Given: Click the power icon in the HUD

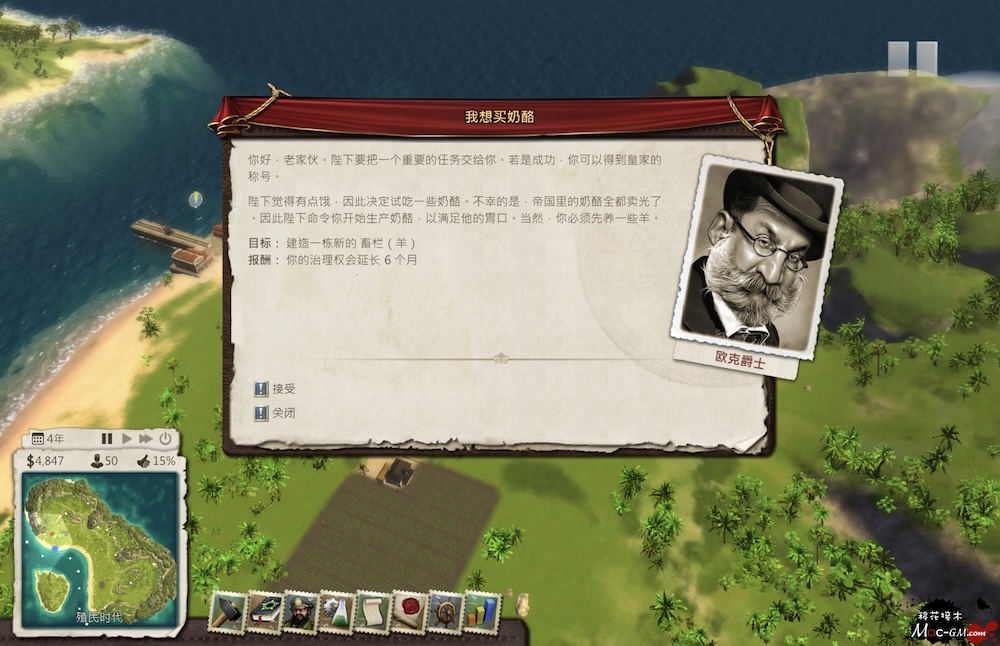Looking at the screenshot, I should click(x=165, y=439).
